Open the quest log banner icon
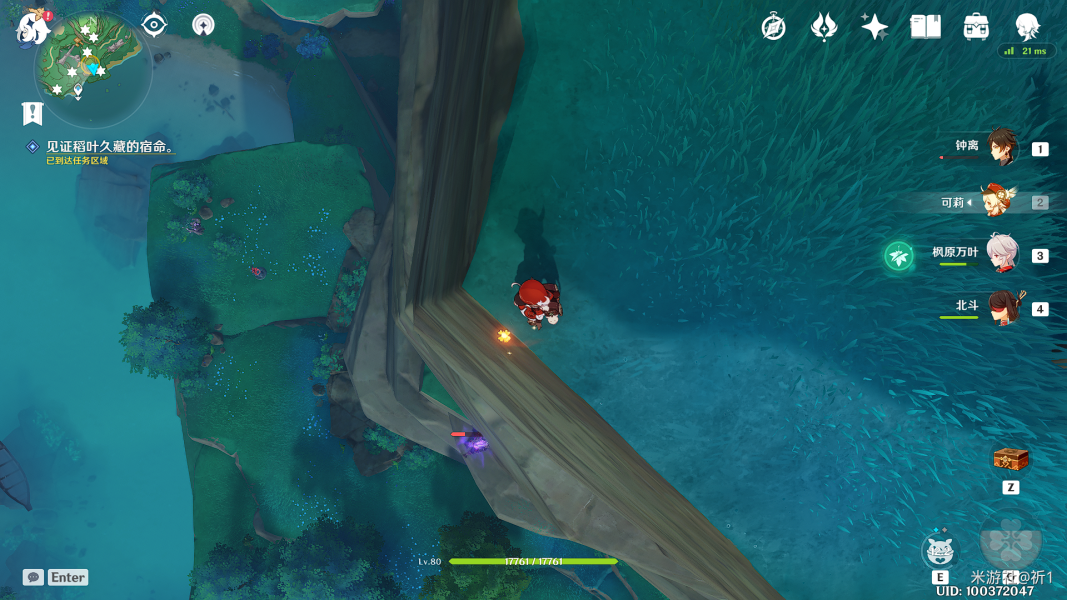 [32, 112]
